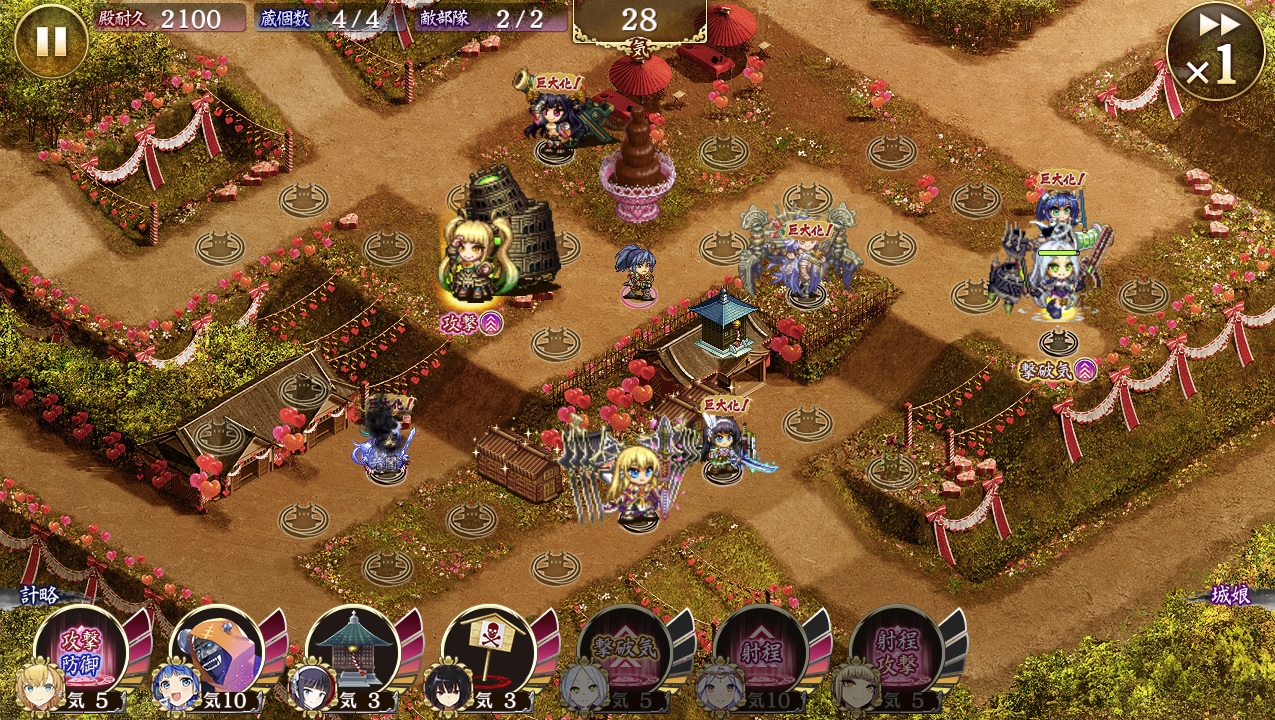Screen dimensions: 1275x720
Task: Activate the 攻撃防御 stratagem icon
Action: click(x=81, y=653)
